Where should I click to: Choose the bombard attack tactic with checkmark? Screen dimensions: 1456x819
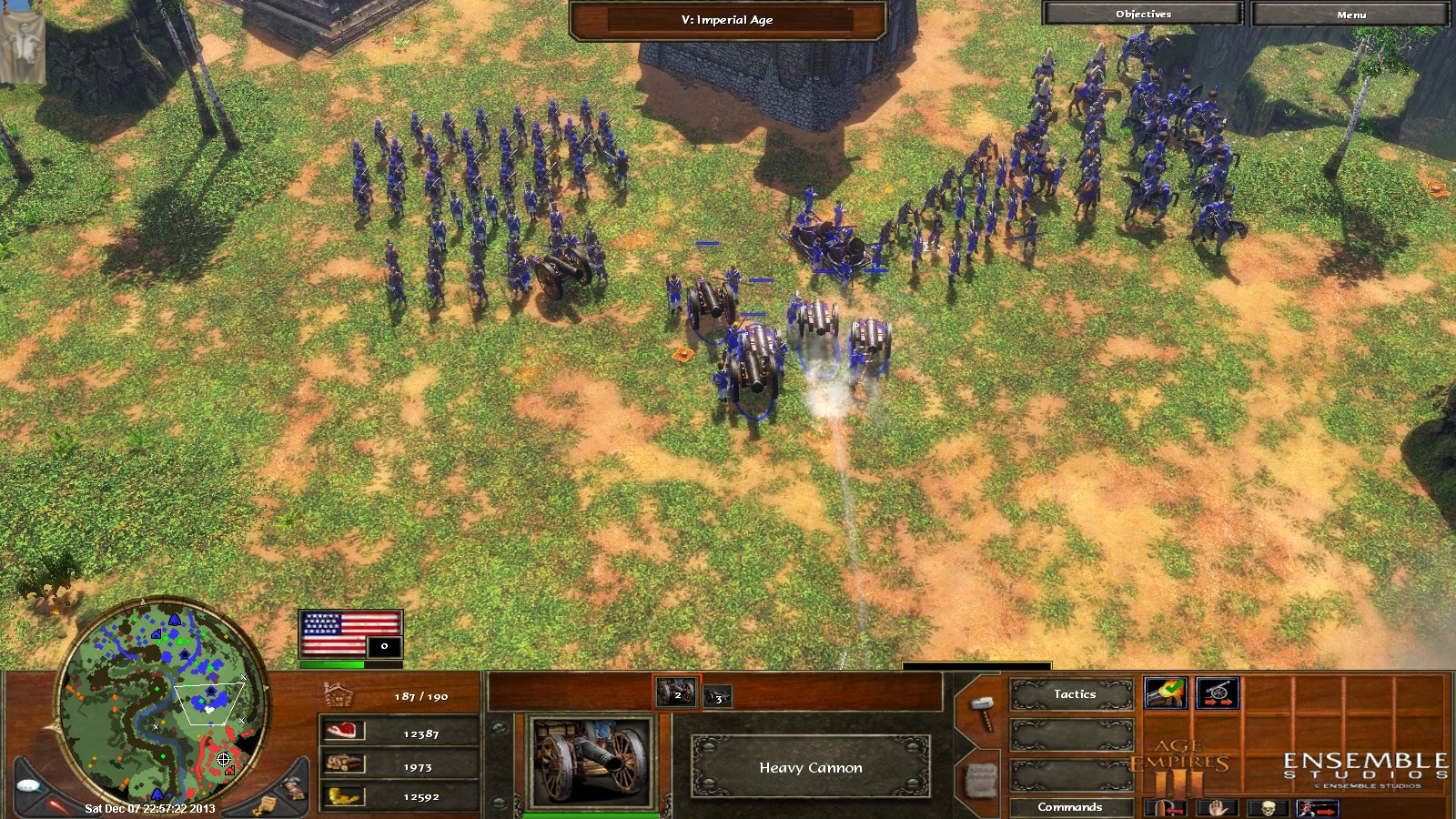point(1165,693)
